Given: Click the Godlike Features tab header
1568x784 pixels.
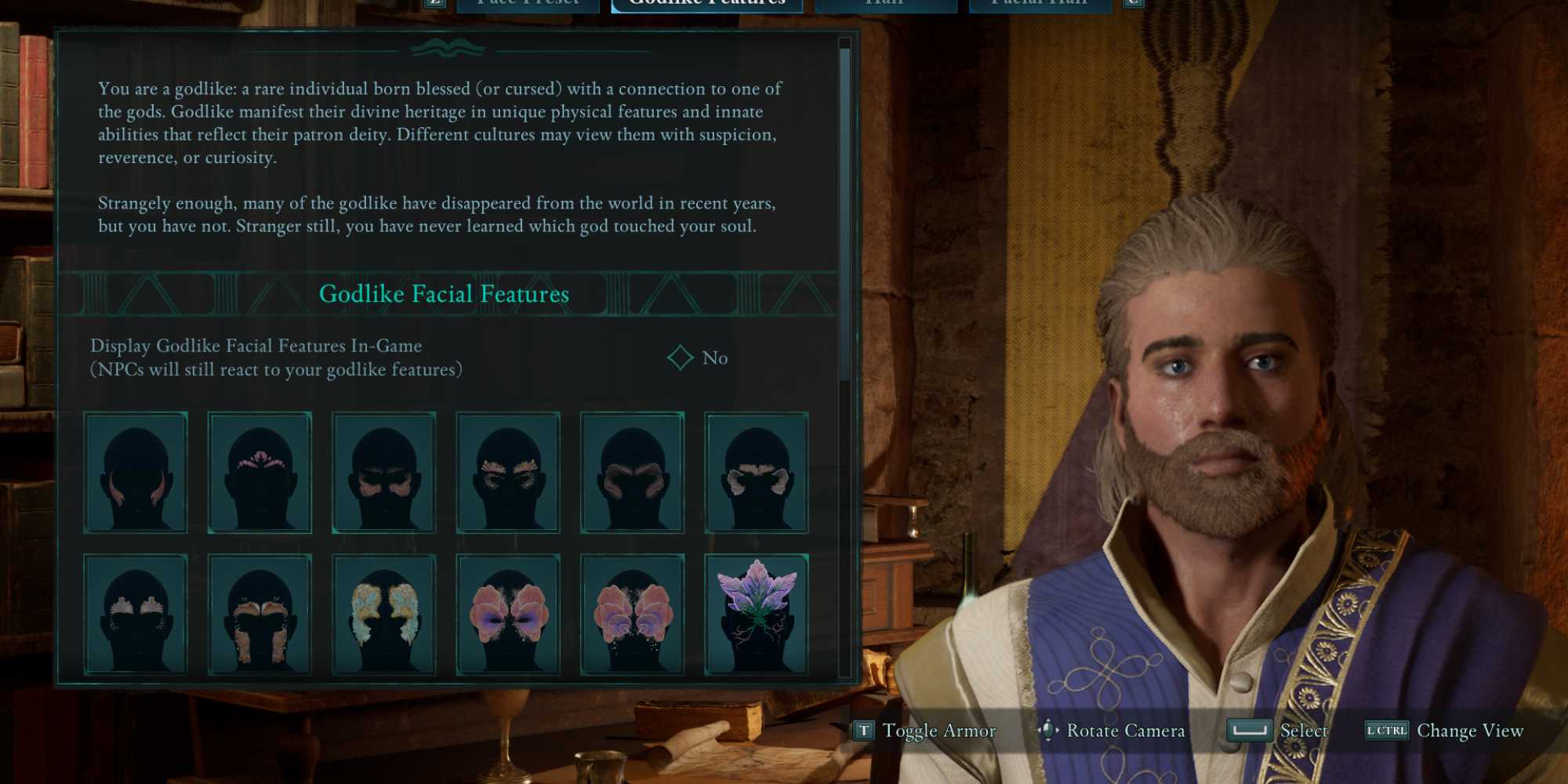Looking at the screenshot, I should (704, 4).
